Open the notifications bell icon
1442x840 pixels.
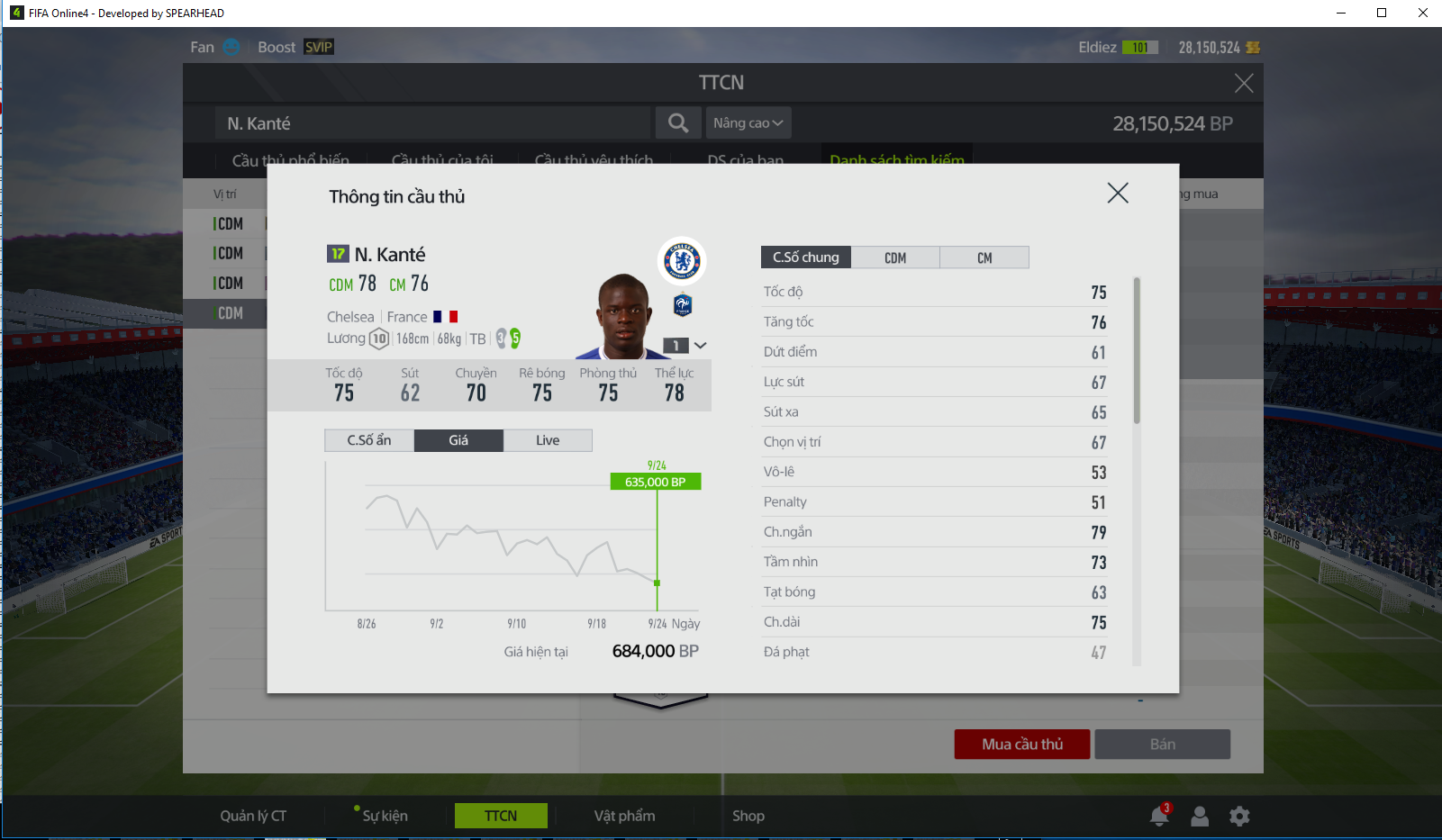pos(1159,816)
